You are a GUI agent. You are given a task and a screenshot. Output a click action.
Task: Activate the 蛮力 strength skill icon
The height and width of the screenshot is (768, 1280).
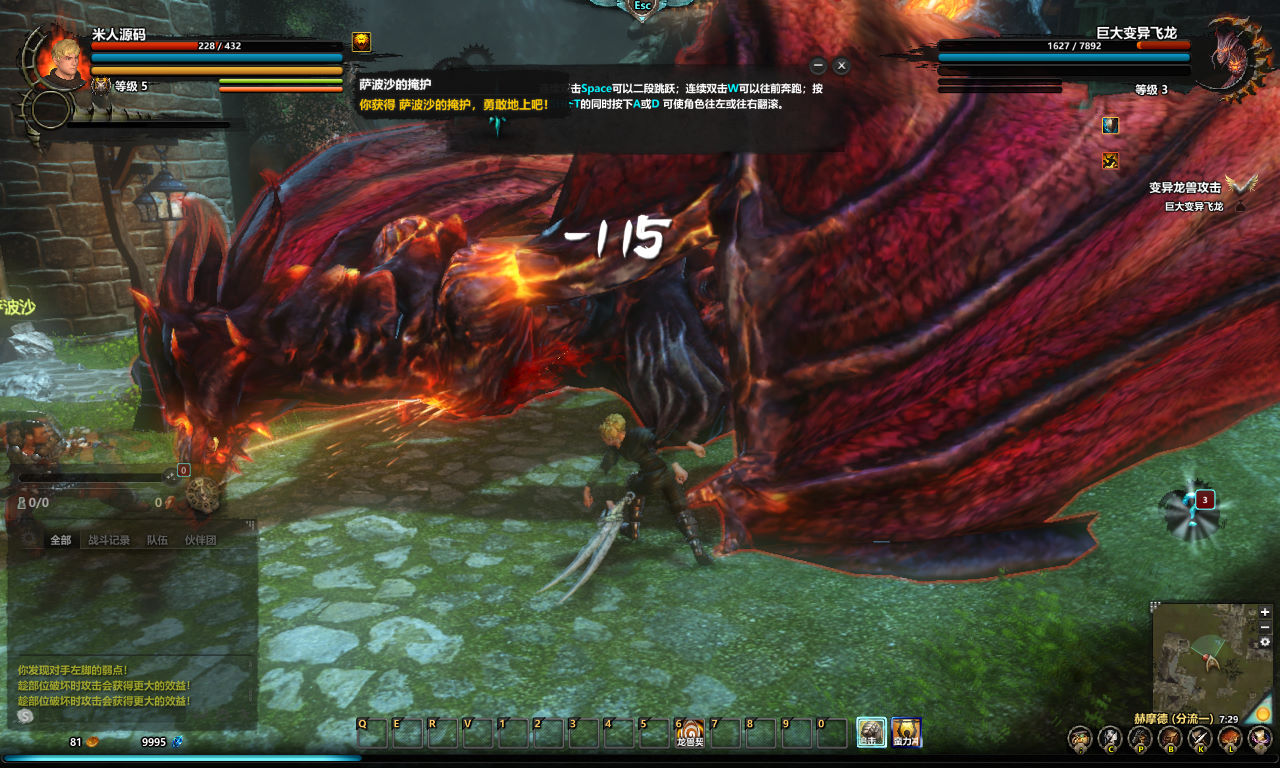906,733
